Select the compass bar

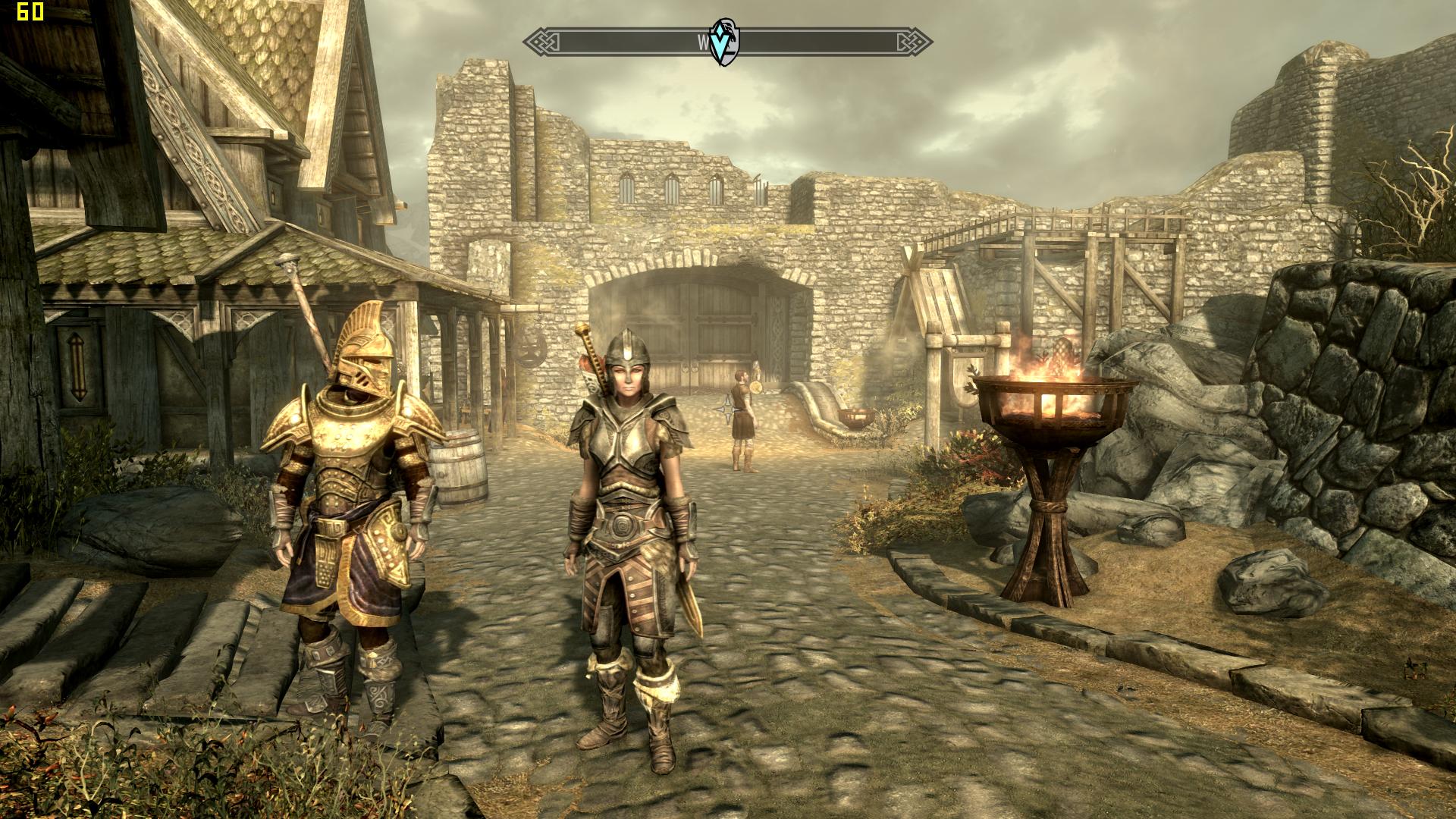tap(819, 42)
